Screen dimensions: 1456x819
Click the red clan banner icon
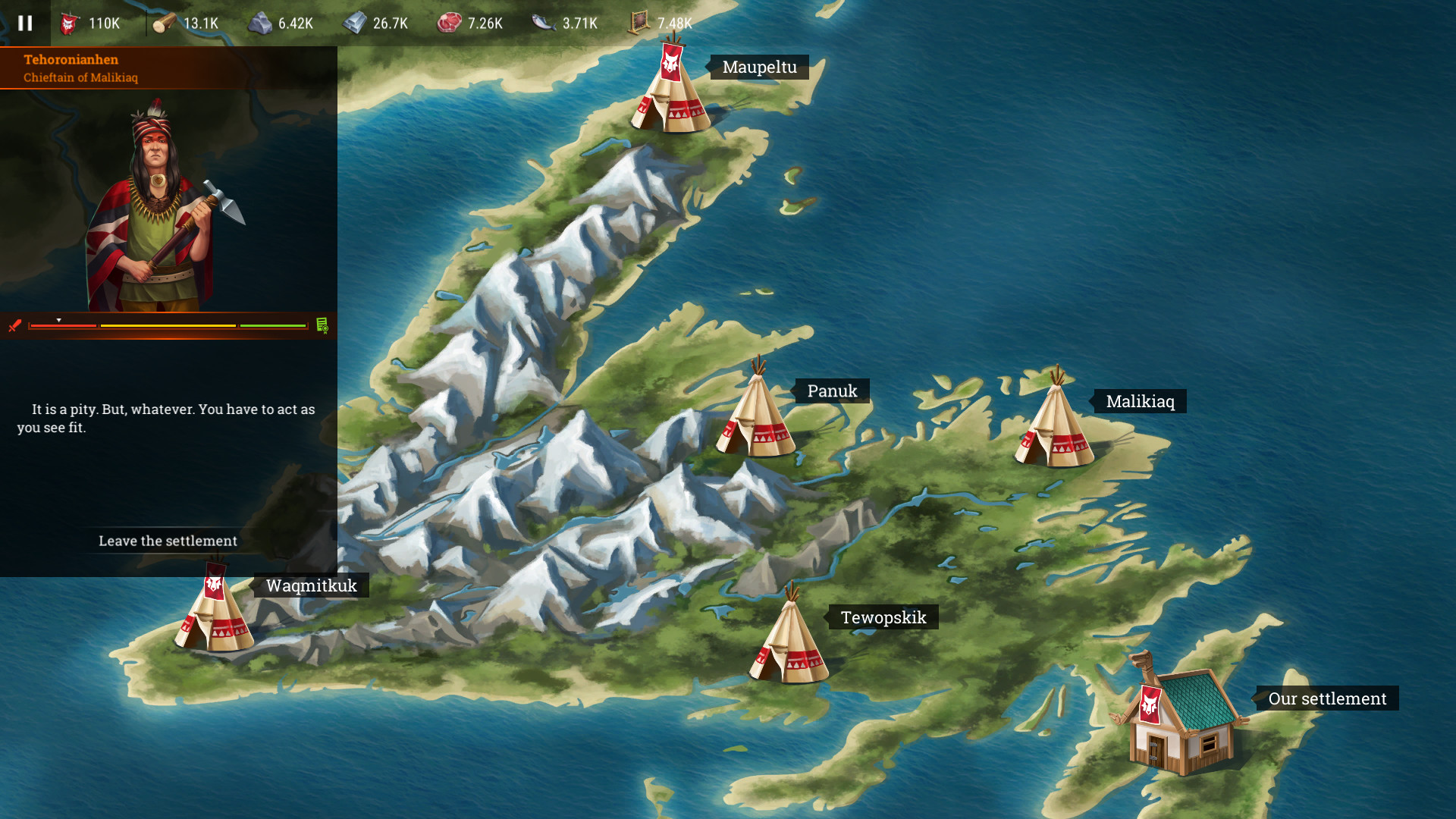click(x=68, y=23)
